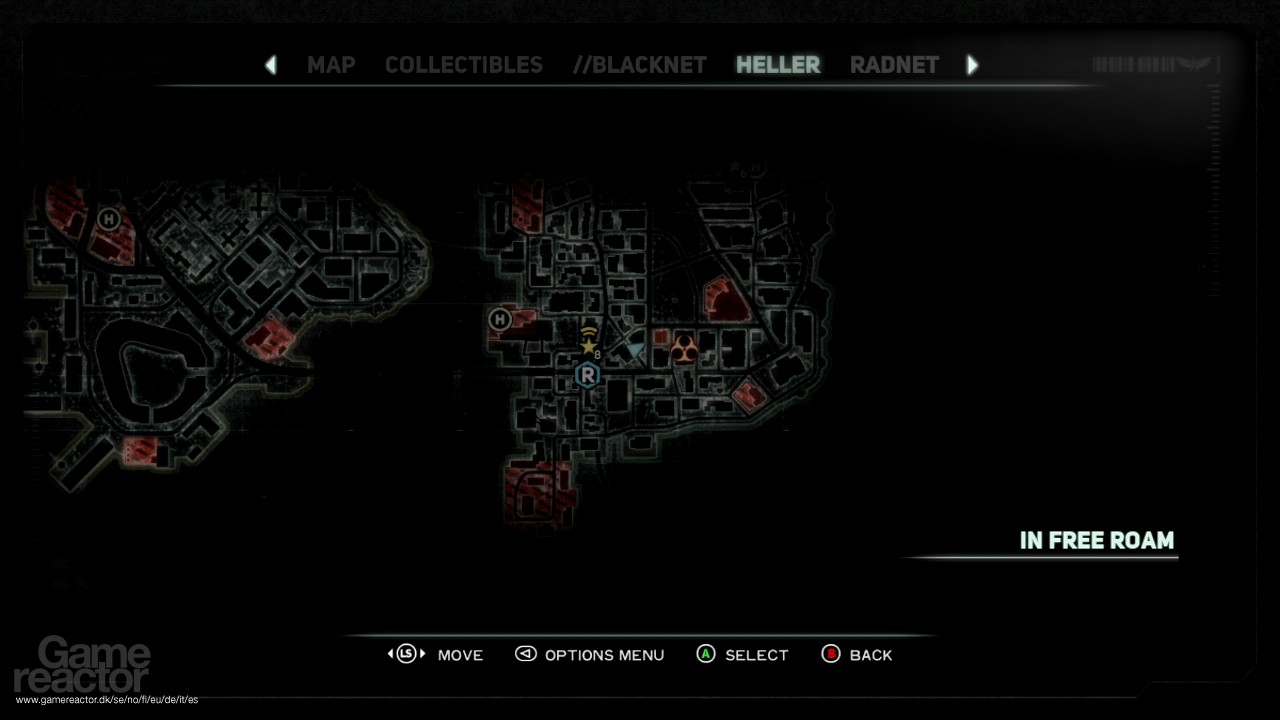Switch to the //BLACKNET tab

pos(639,64)
